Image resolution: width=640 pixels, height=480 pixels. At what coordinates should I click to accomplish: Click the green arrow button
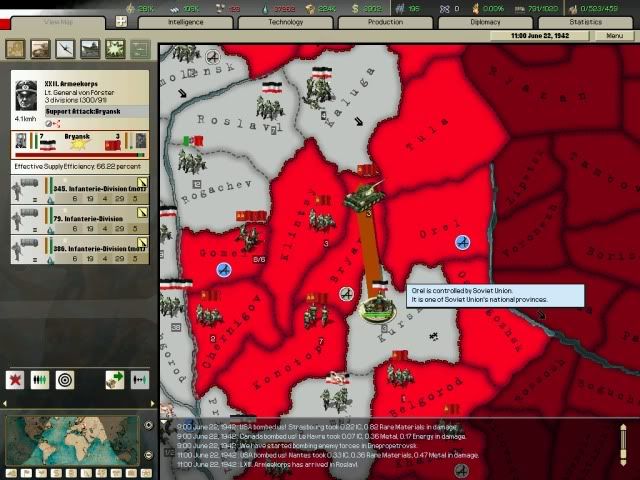[114, 380]
